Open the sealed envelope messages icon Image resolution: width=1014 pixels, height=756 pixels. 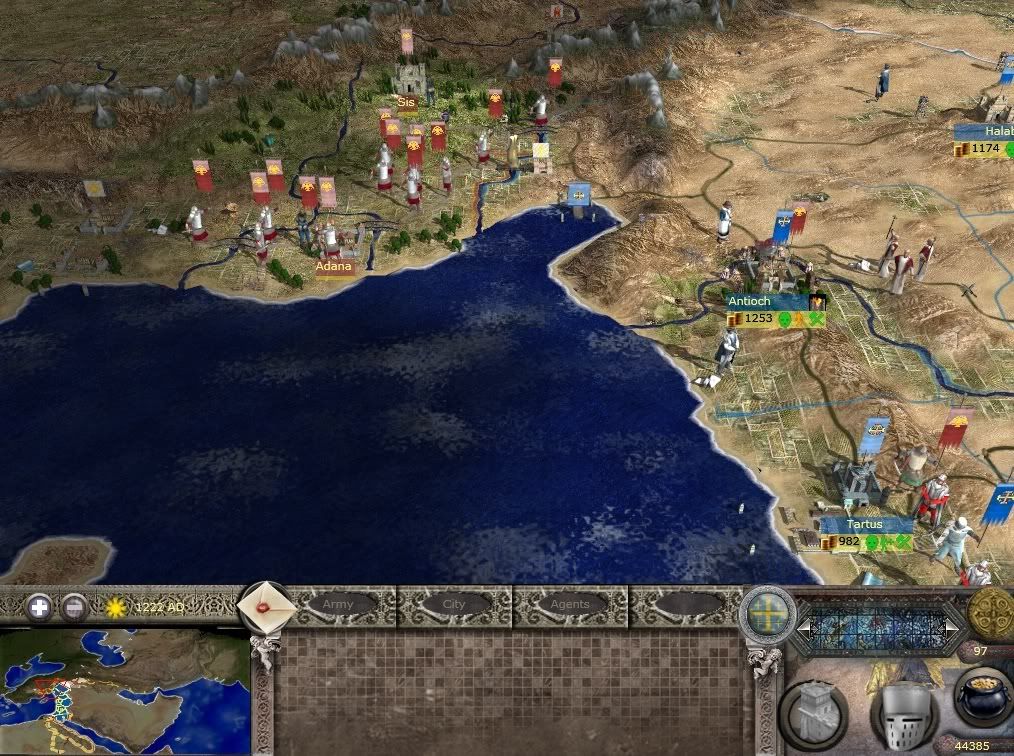[267, 605]
